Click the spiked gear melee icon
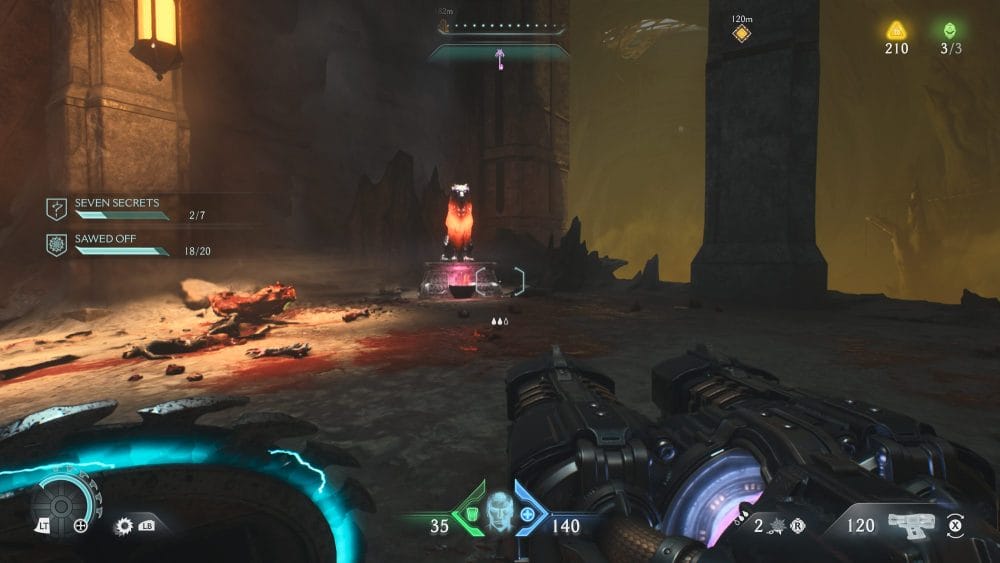The width and height of the screenshot is (1000, 563). click(x=125, y=524)
